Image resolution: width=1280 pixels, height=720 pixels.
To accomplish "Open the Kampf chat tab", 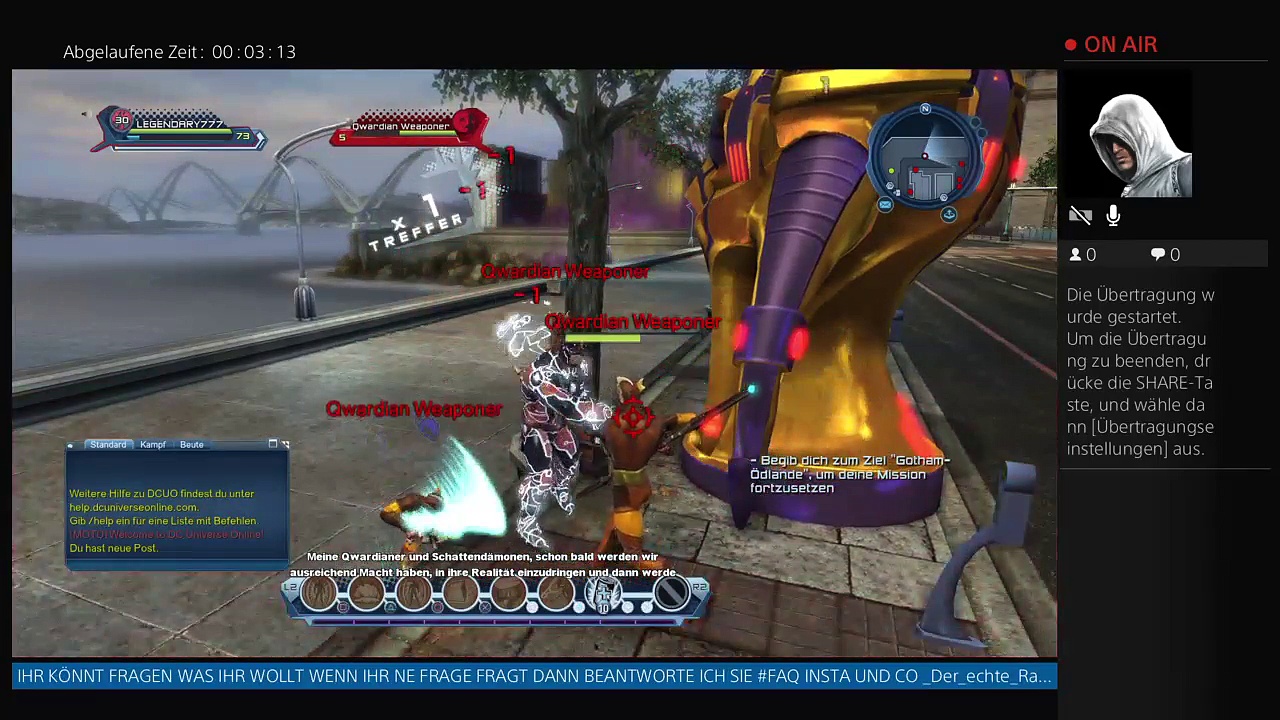I will point(153,444).
